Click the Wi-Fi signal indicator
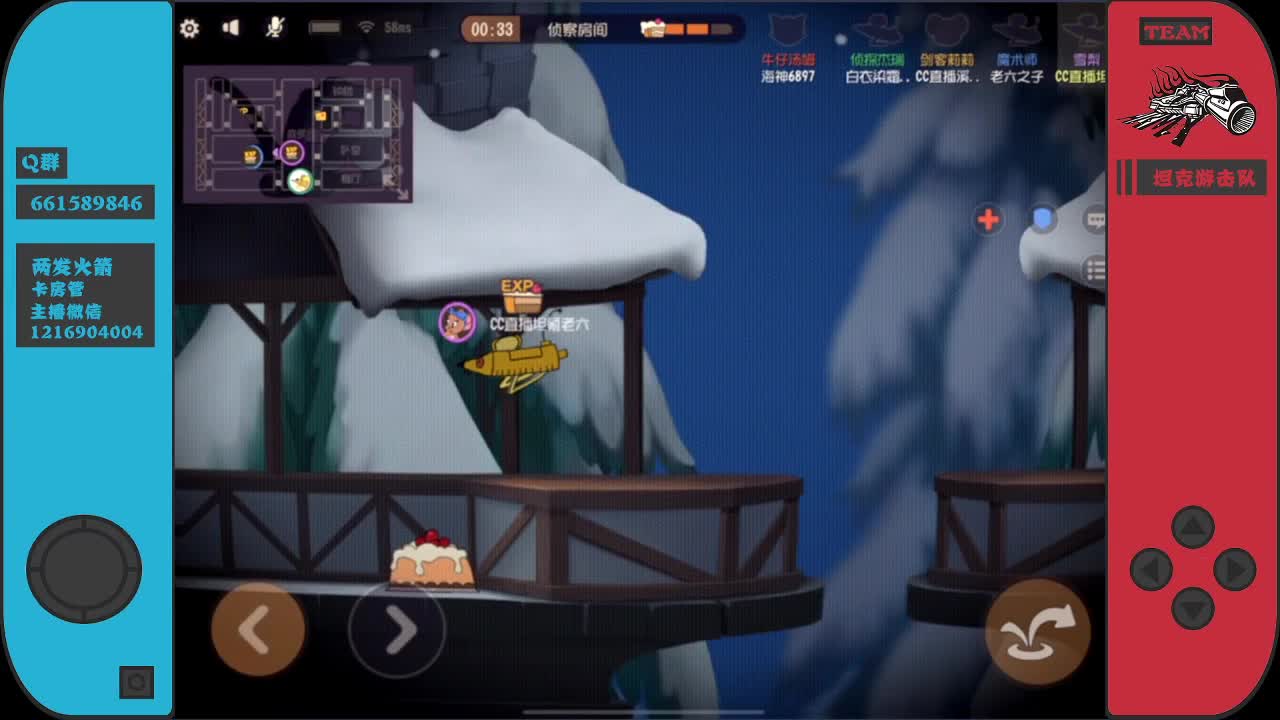Image resolution: width=1280 pixels, height=720 pixels. (369, 28)
